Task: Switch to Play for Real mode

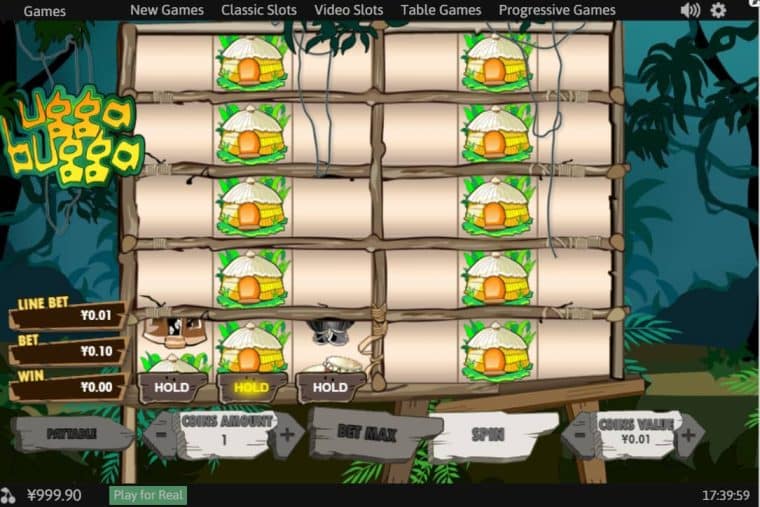Action: (147, 495)
